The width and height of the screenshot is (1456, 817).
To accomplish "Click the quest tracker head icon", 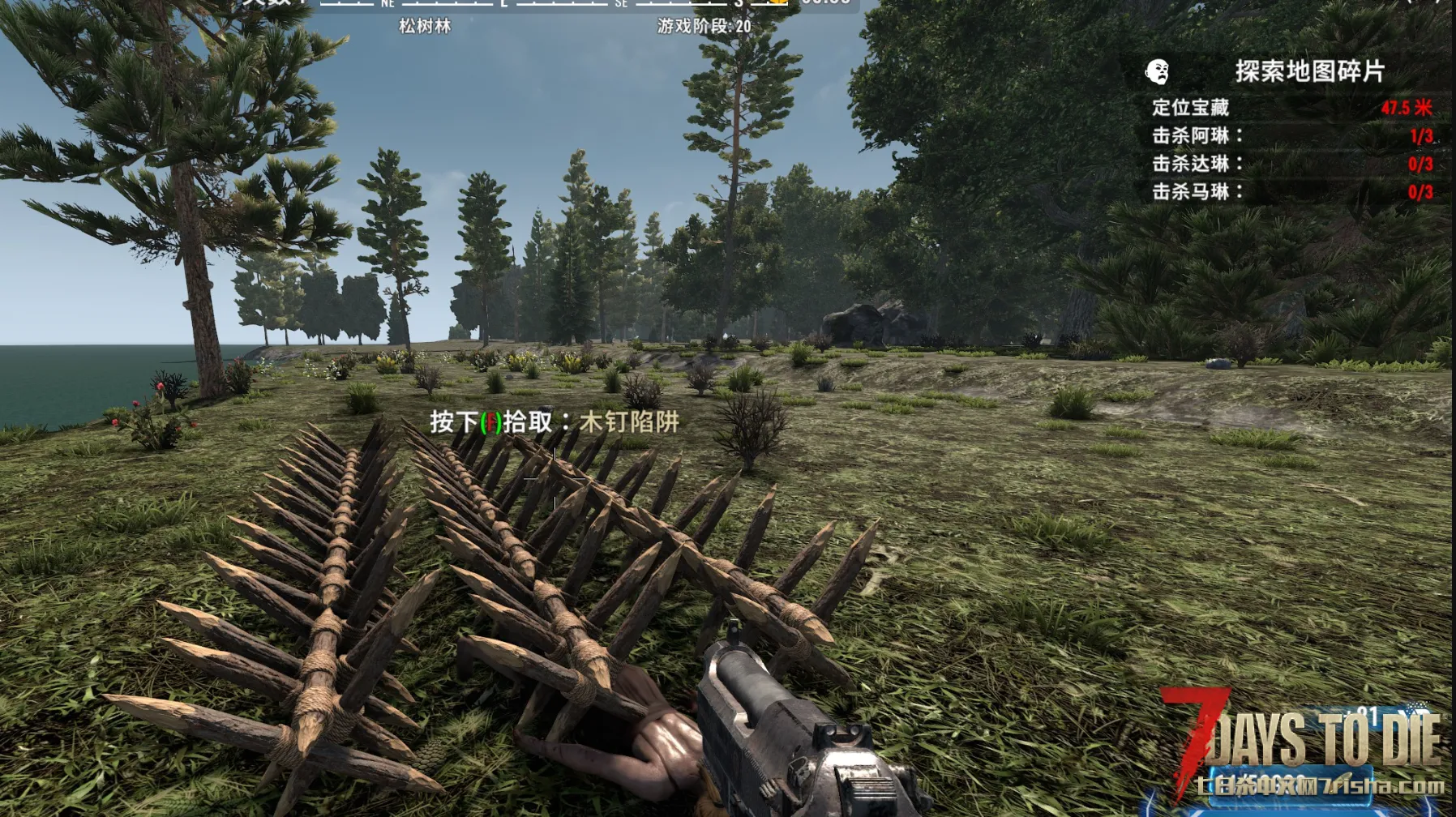I will [x=1158, y=72].
